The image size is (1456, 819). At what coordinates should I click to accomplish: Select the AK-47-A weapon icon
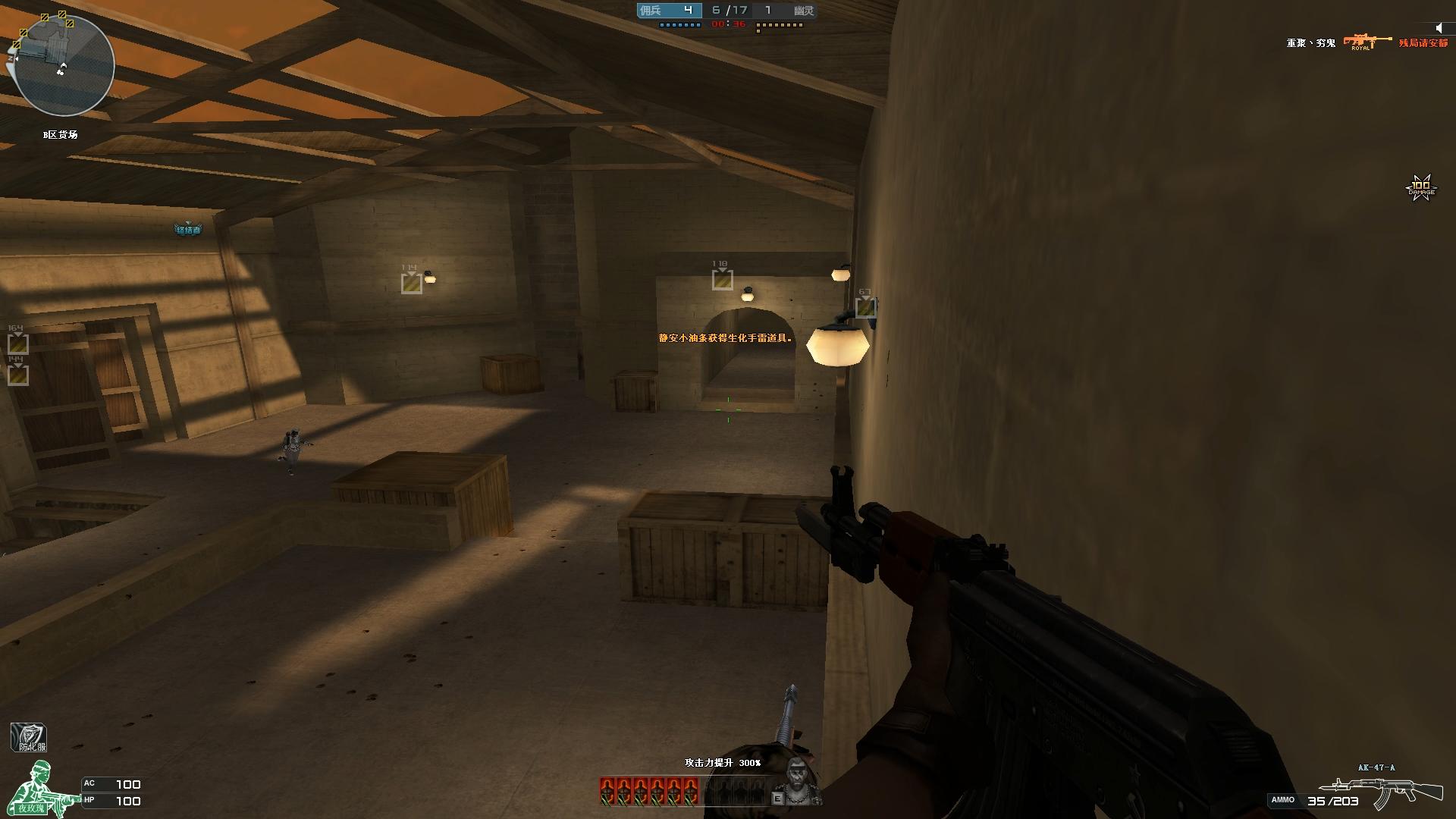point(1381,791)
